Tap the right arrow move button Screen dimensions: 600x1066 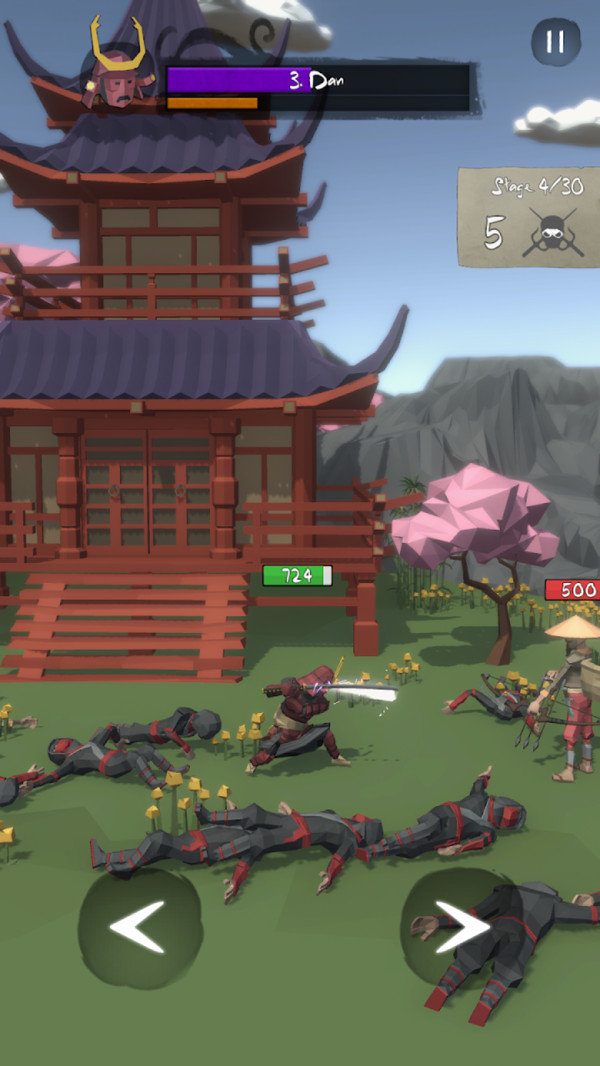pos(460,927)
